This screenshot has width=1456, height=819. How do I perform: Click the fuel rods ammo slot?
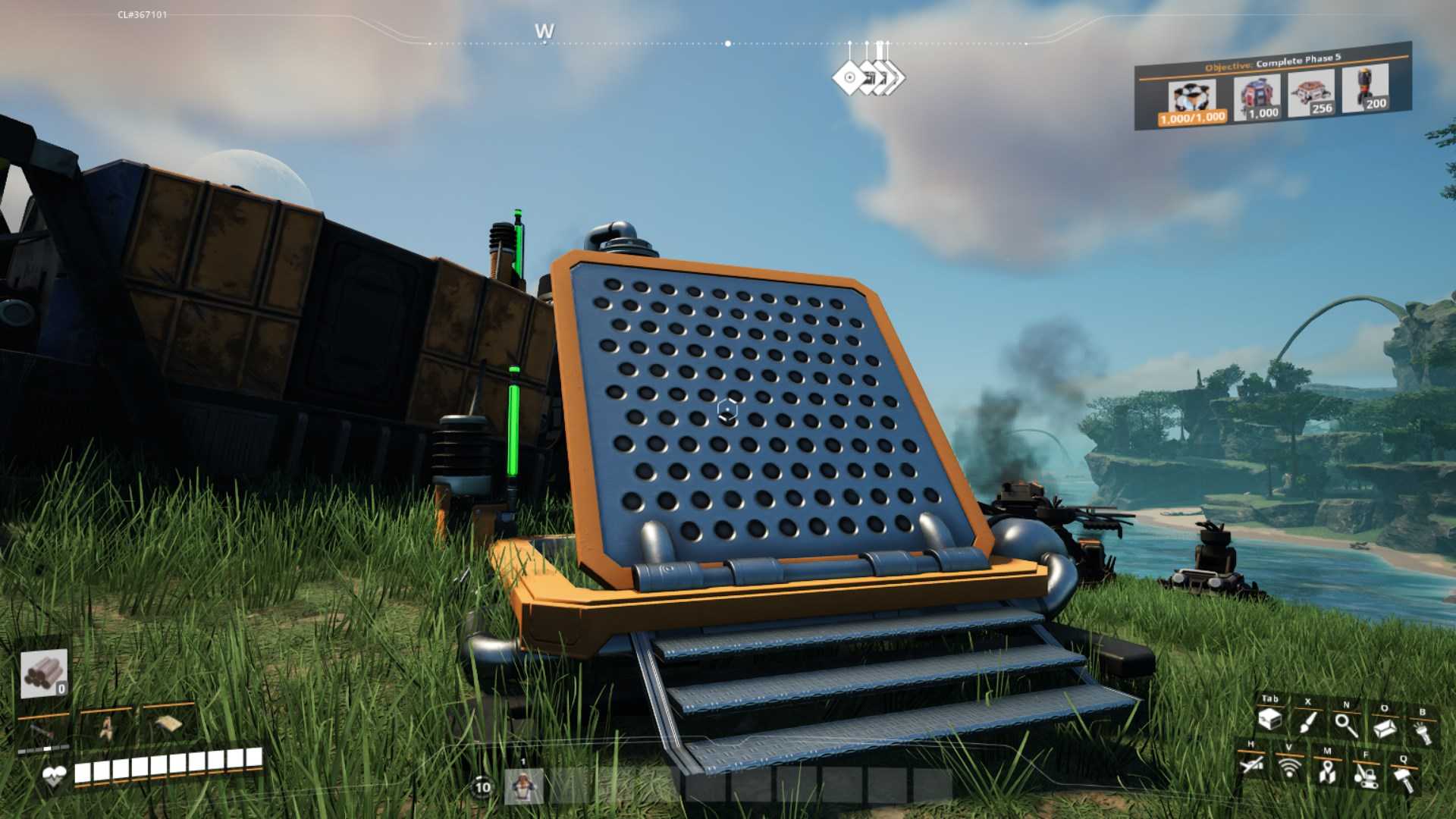pos(44,673)
